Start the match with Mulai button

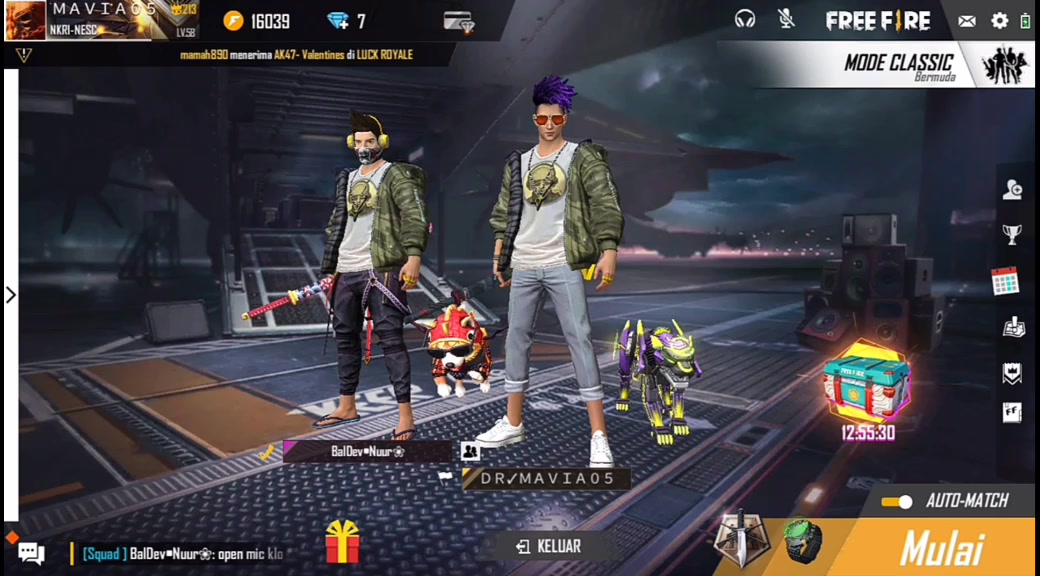(x=940, y=548)
